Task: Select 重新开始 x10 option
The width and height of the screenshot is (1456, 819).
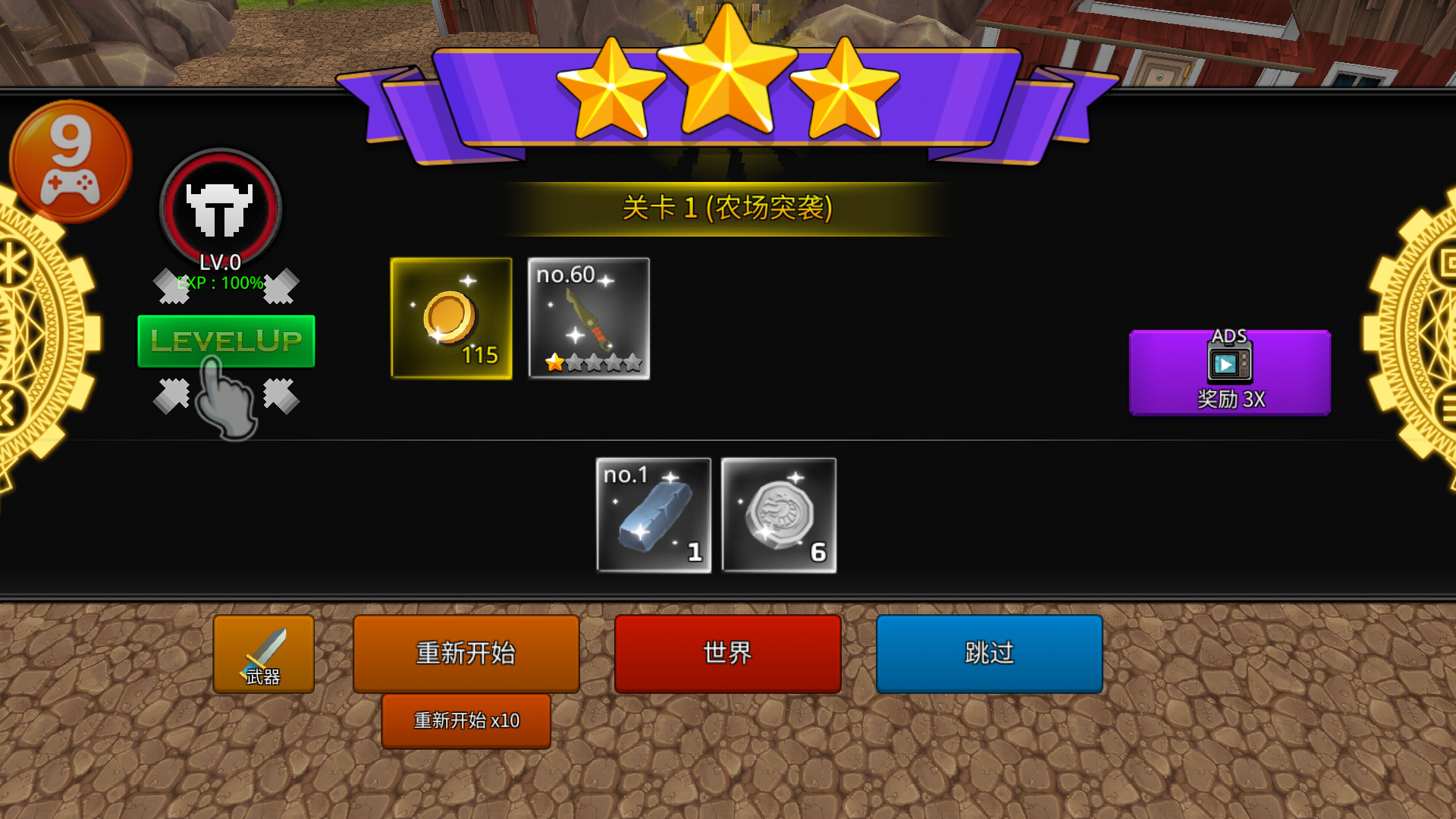Action: [466, 720]
